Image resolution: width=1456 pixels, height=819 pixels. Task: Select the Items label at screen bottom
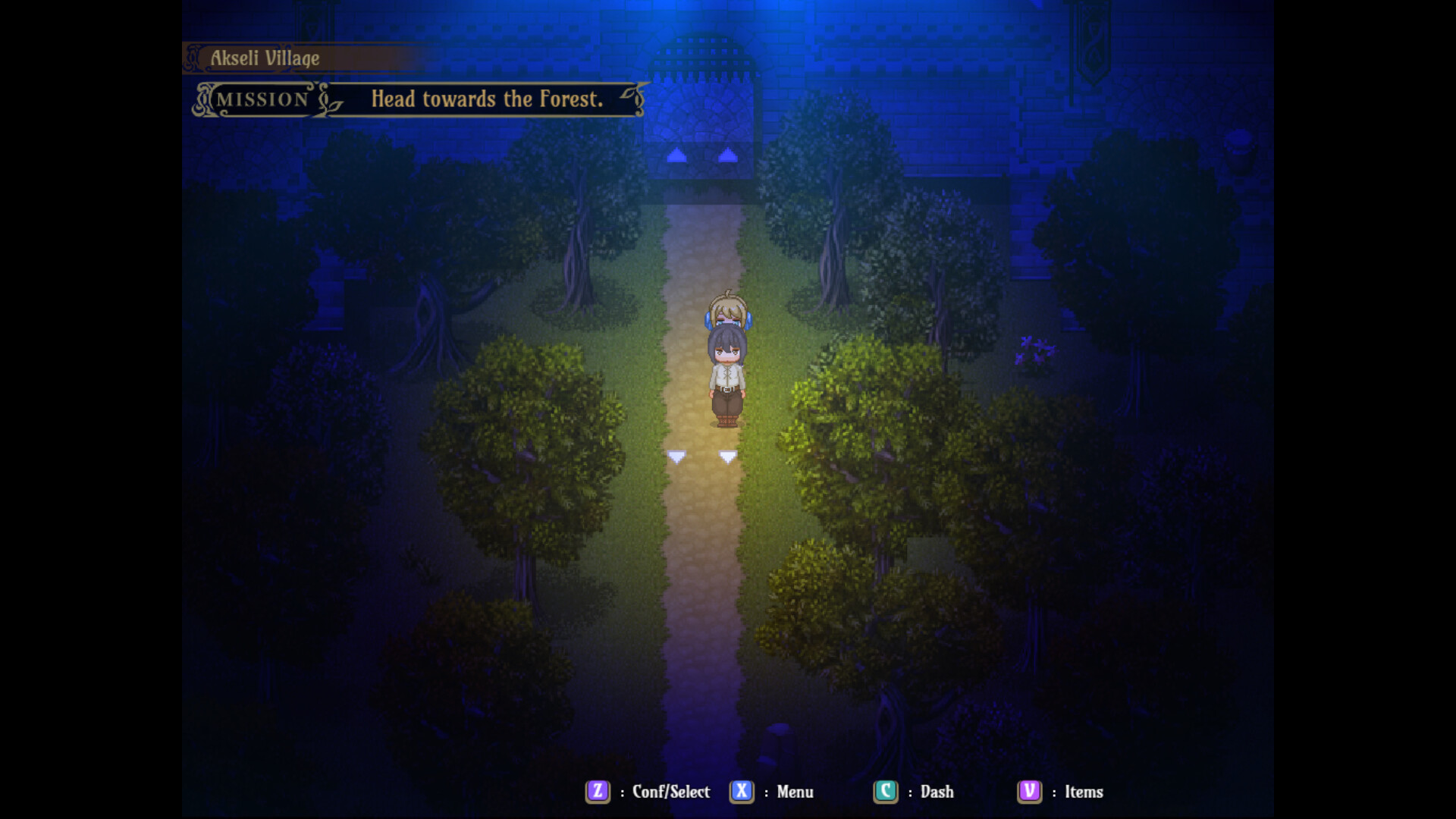[1086, 792]
